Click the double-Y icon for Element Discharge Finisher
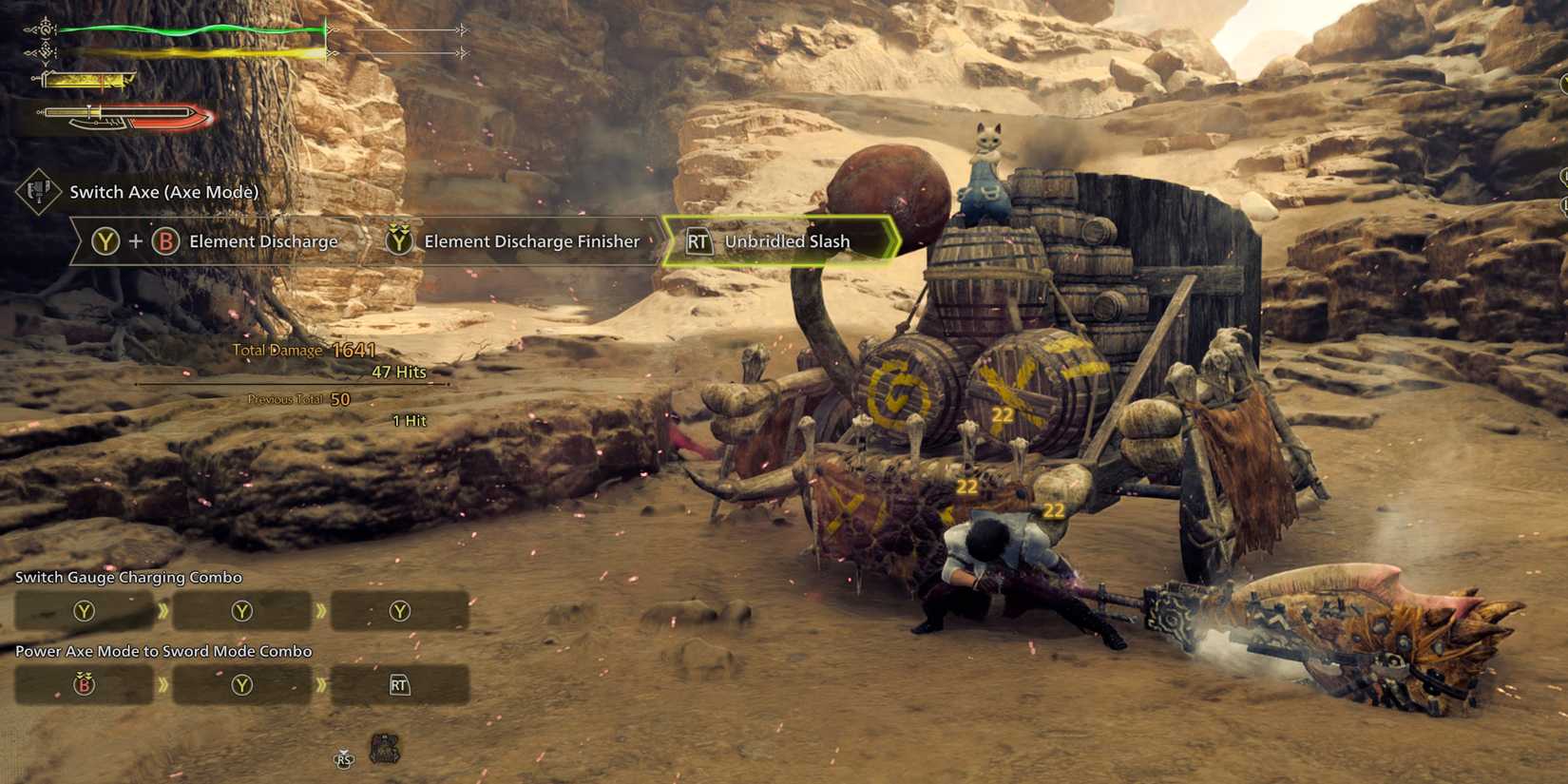 click(399, 241)
